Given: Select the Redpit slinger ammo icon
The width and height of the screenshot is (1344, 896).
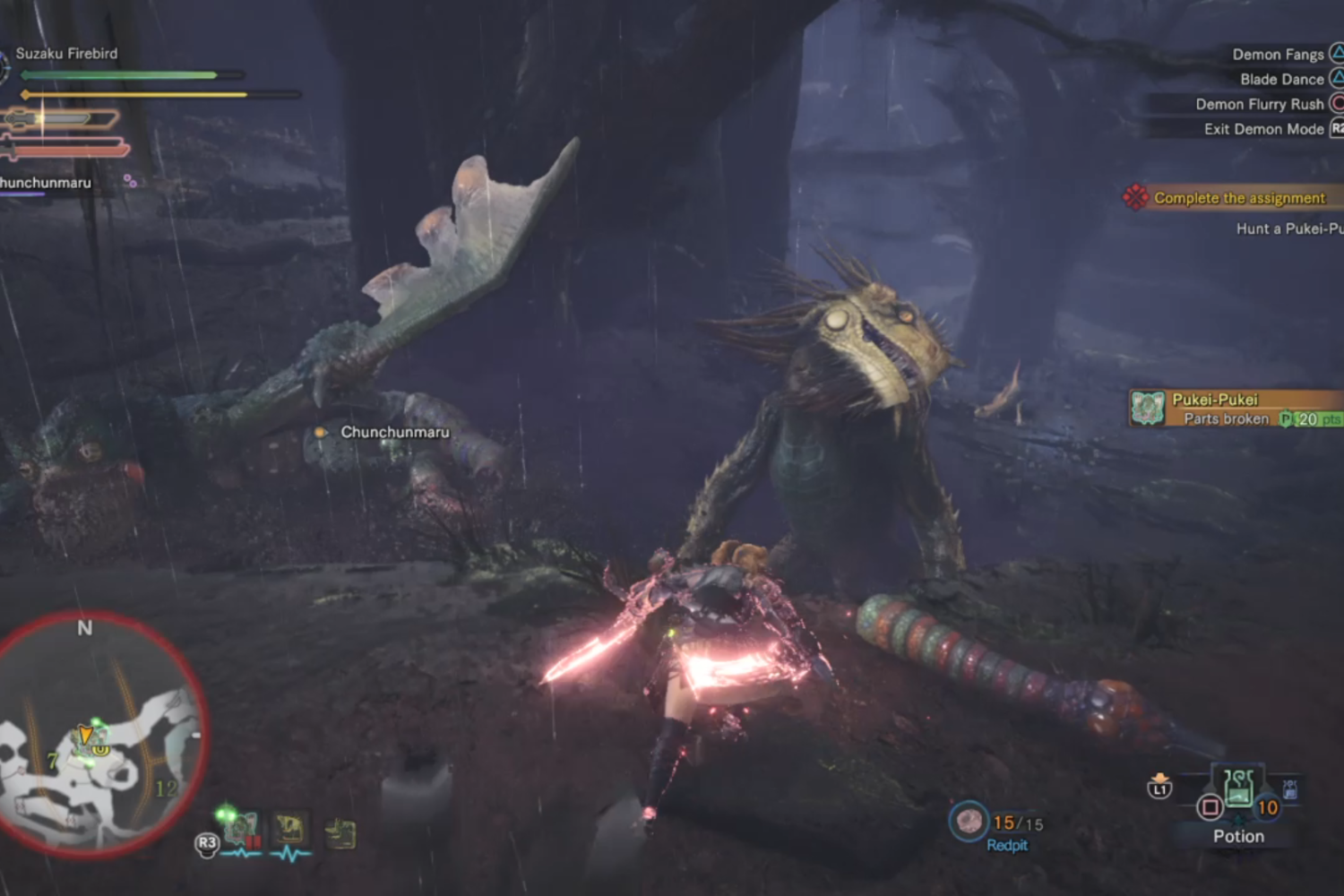Looking at the screenshot, I should 969,821.
